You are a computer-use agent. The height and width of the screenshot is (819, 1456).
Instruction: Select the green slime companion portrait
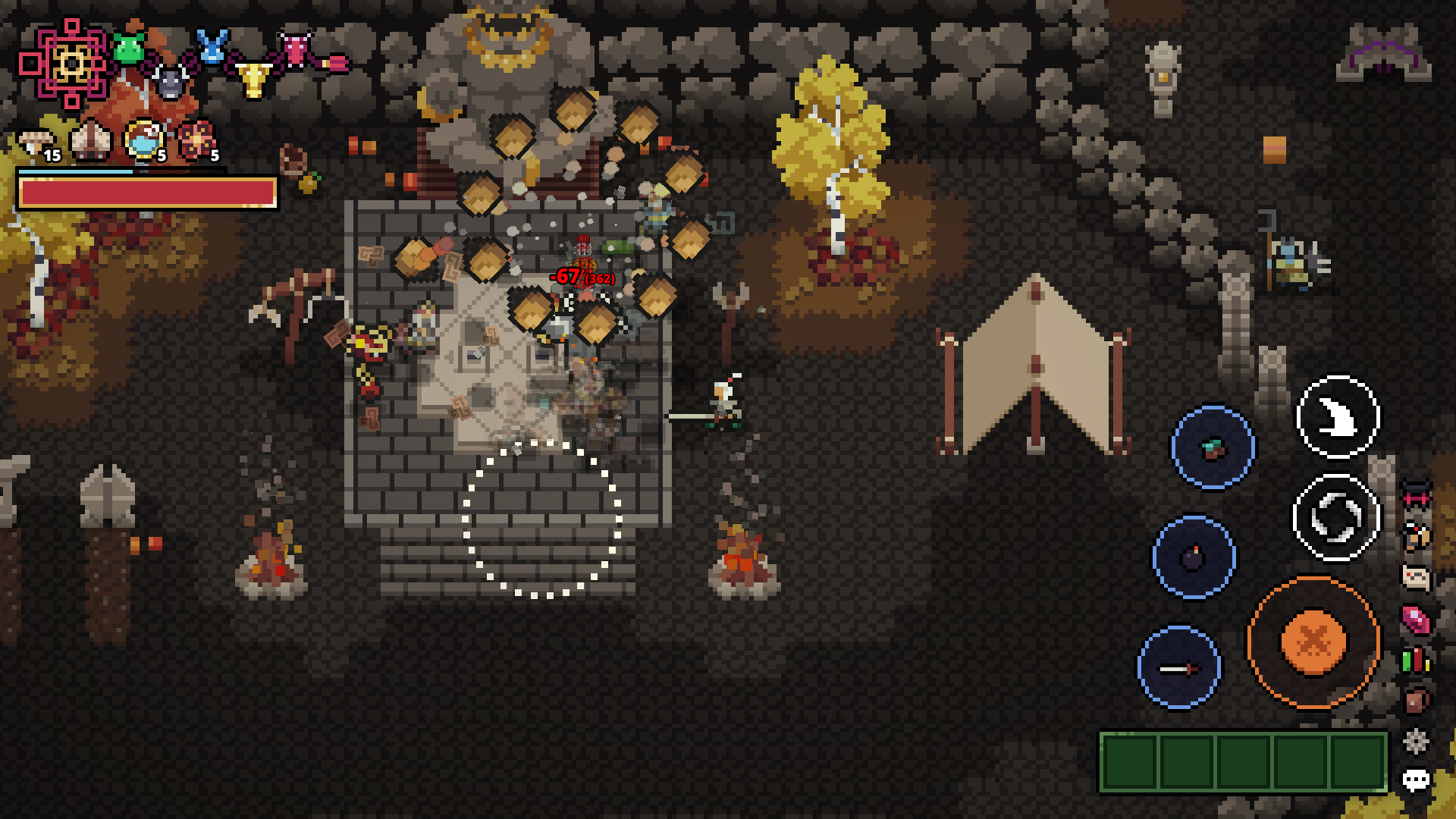pos(127,48)
